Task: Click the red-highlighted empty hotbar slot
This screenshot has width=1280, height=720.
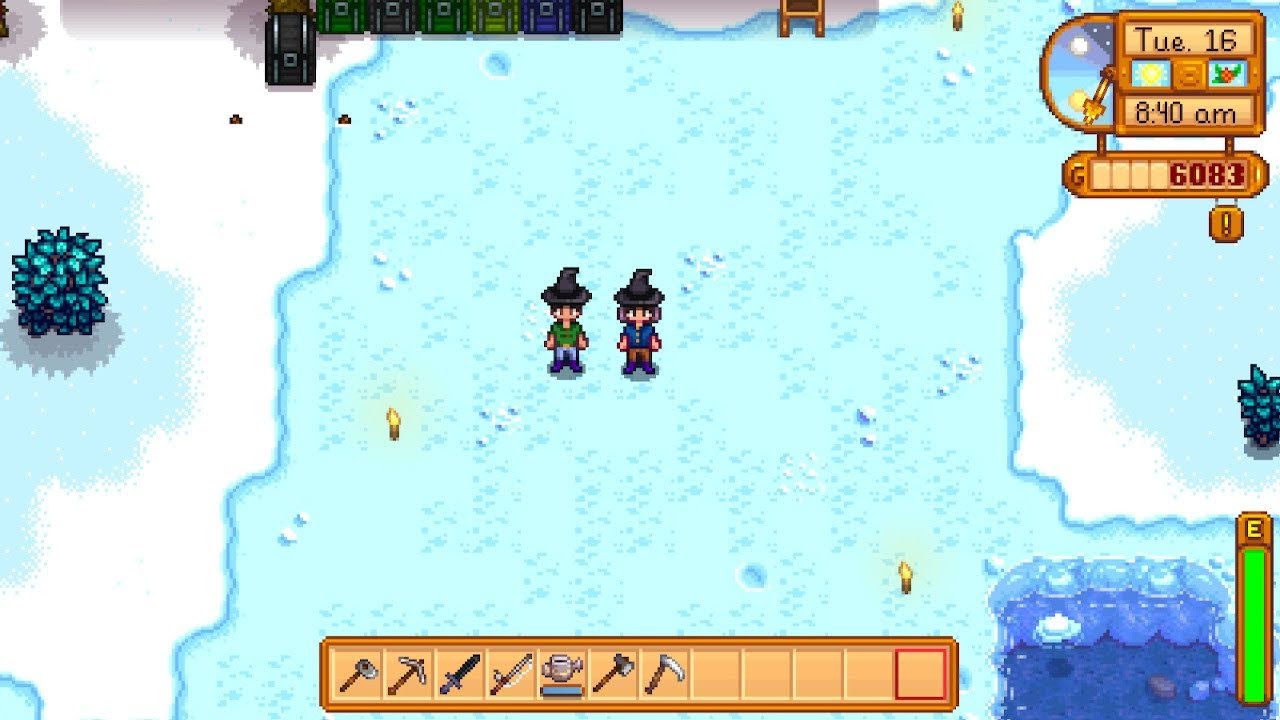Action: 920,675
